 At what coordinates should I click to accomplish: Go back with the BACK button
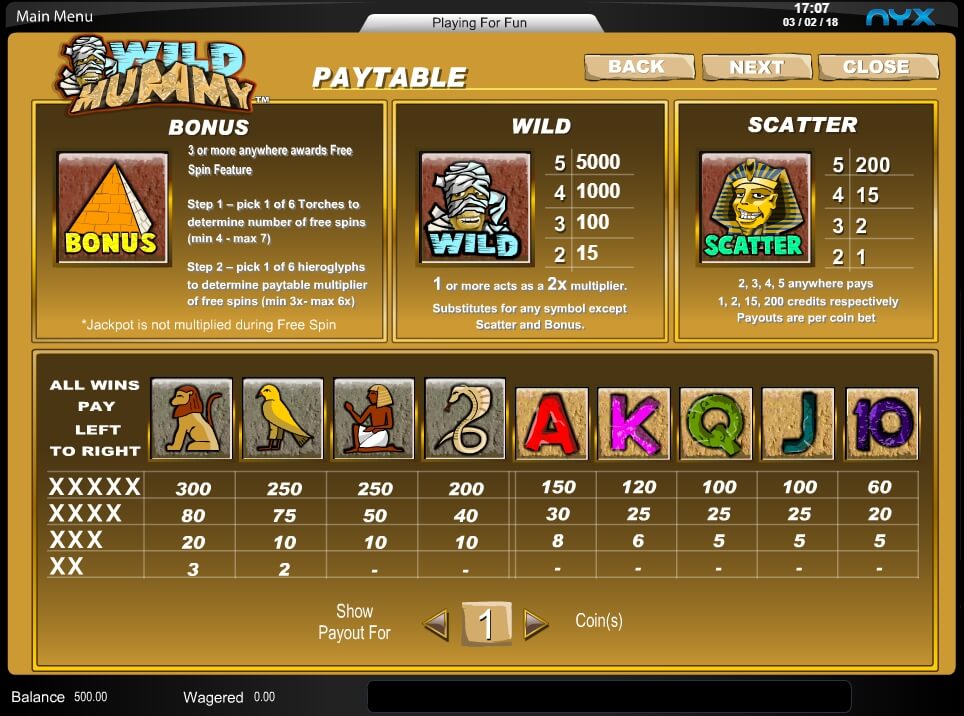pos(638,67)
